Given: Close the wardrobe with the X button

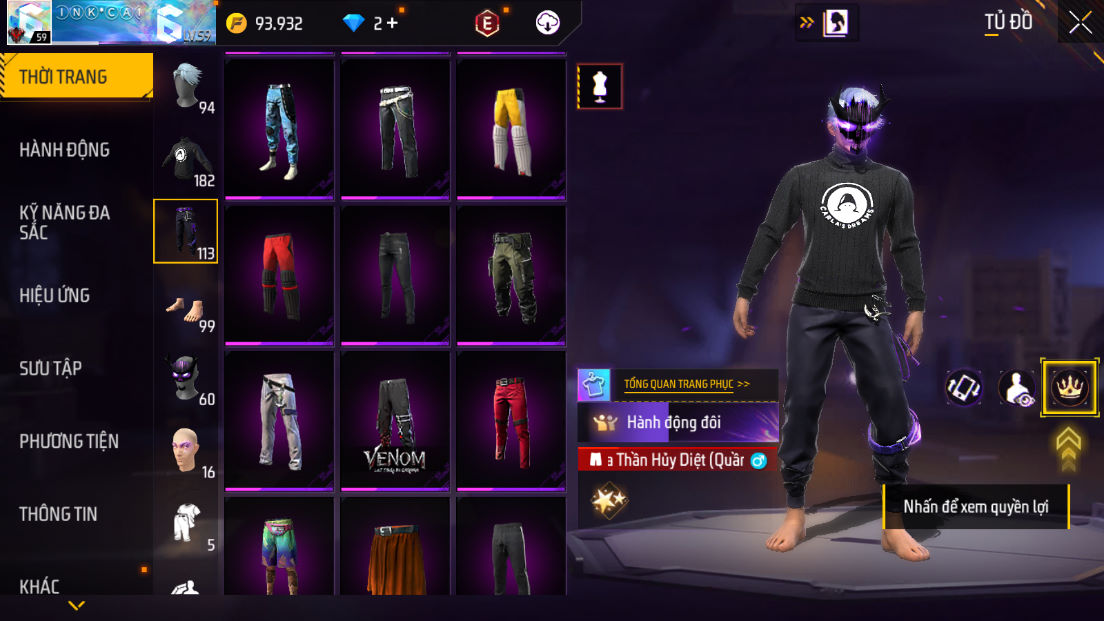Looking at the screenshot, I should click(1080, 22).
